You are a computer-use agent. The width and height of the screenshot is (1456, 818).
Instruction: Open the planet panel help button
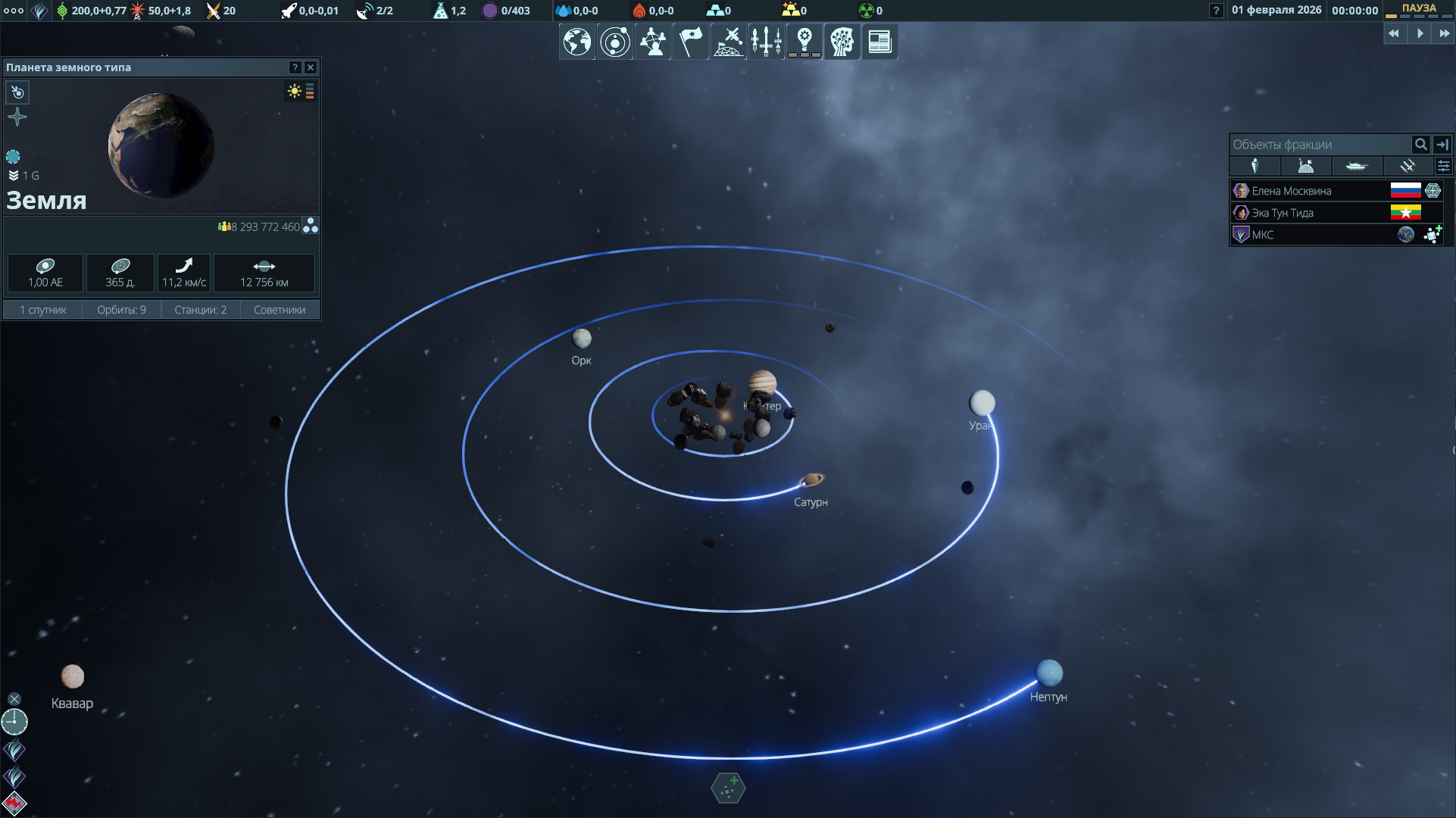295,67
